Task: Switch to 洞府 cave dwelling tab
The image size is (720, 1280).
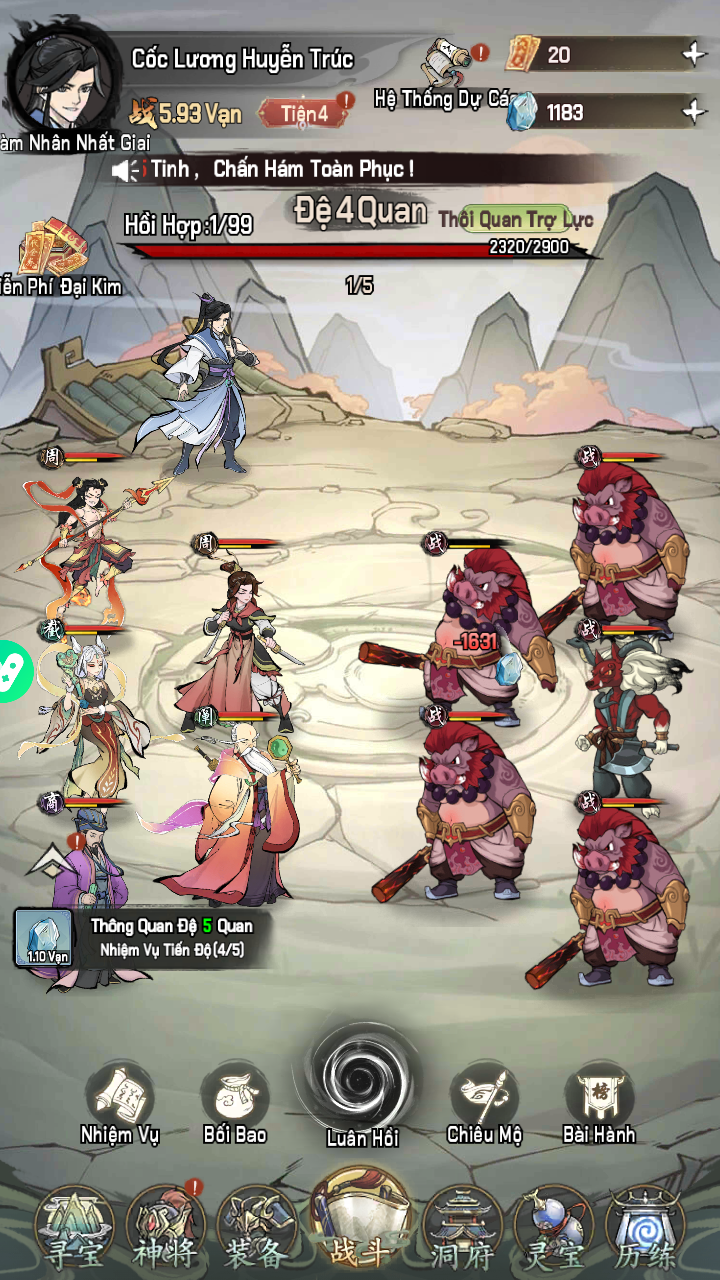Action: [462, 1230]
